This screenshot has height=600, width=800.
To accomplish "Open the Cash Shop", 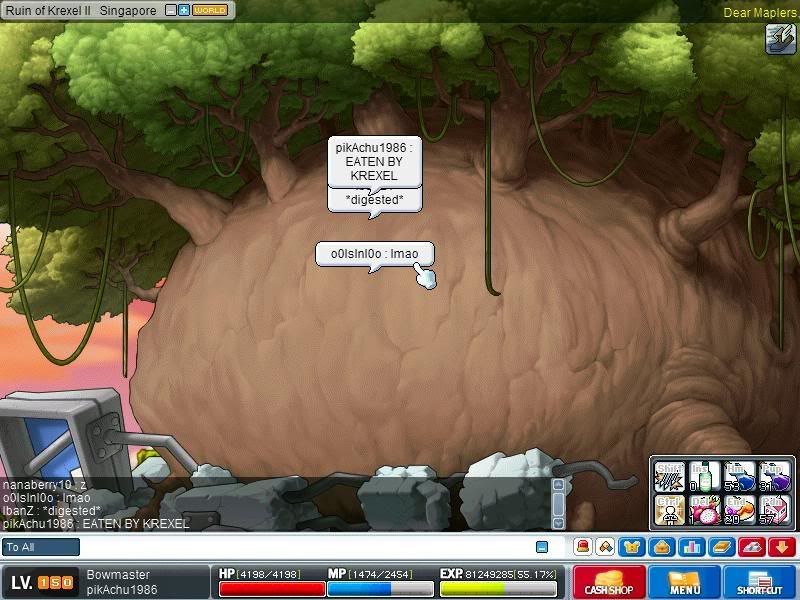I will [x=609, y=582].
